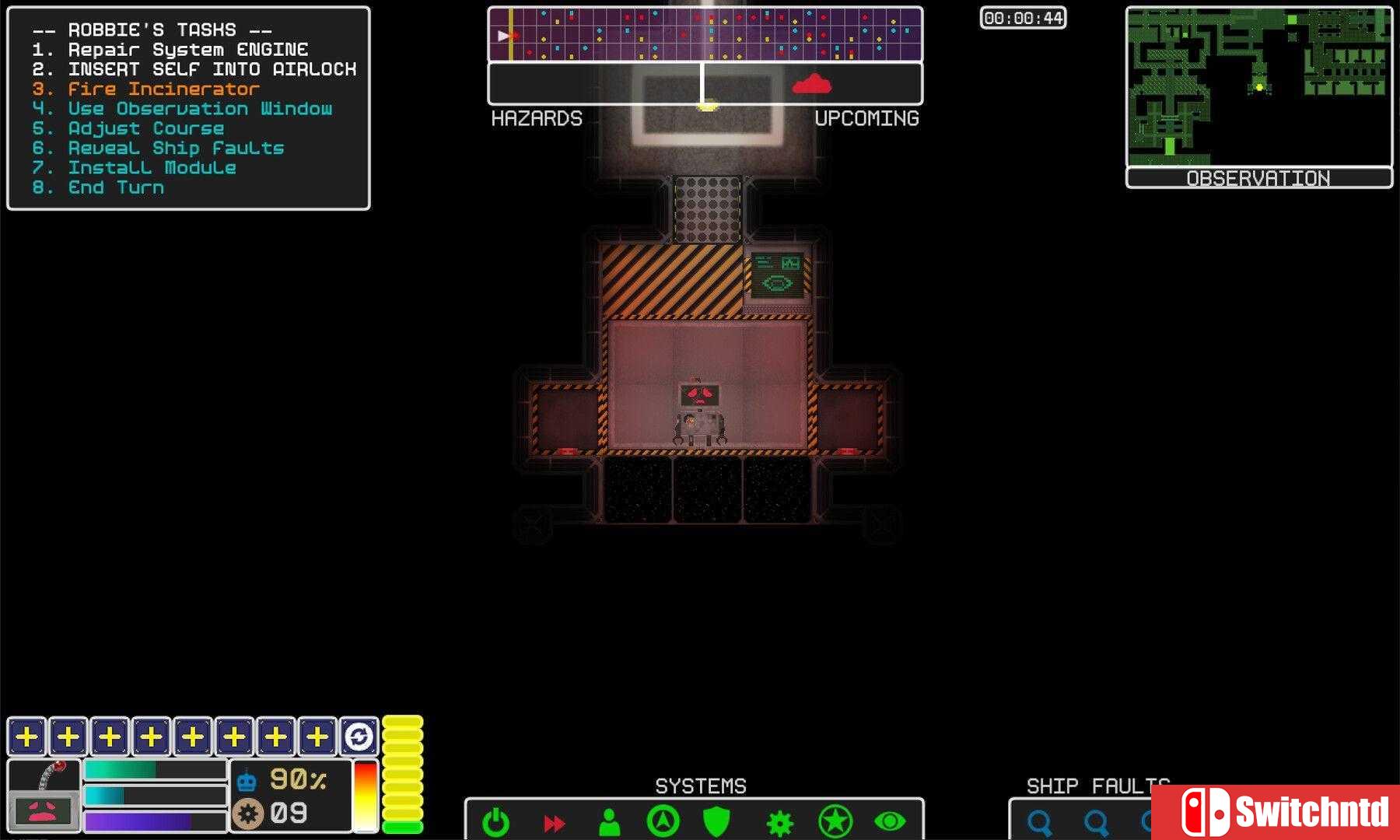This screenshot has width=1400, height=840.
Task: Click the green power system icon
Action: [x=495, y=822]
